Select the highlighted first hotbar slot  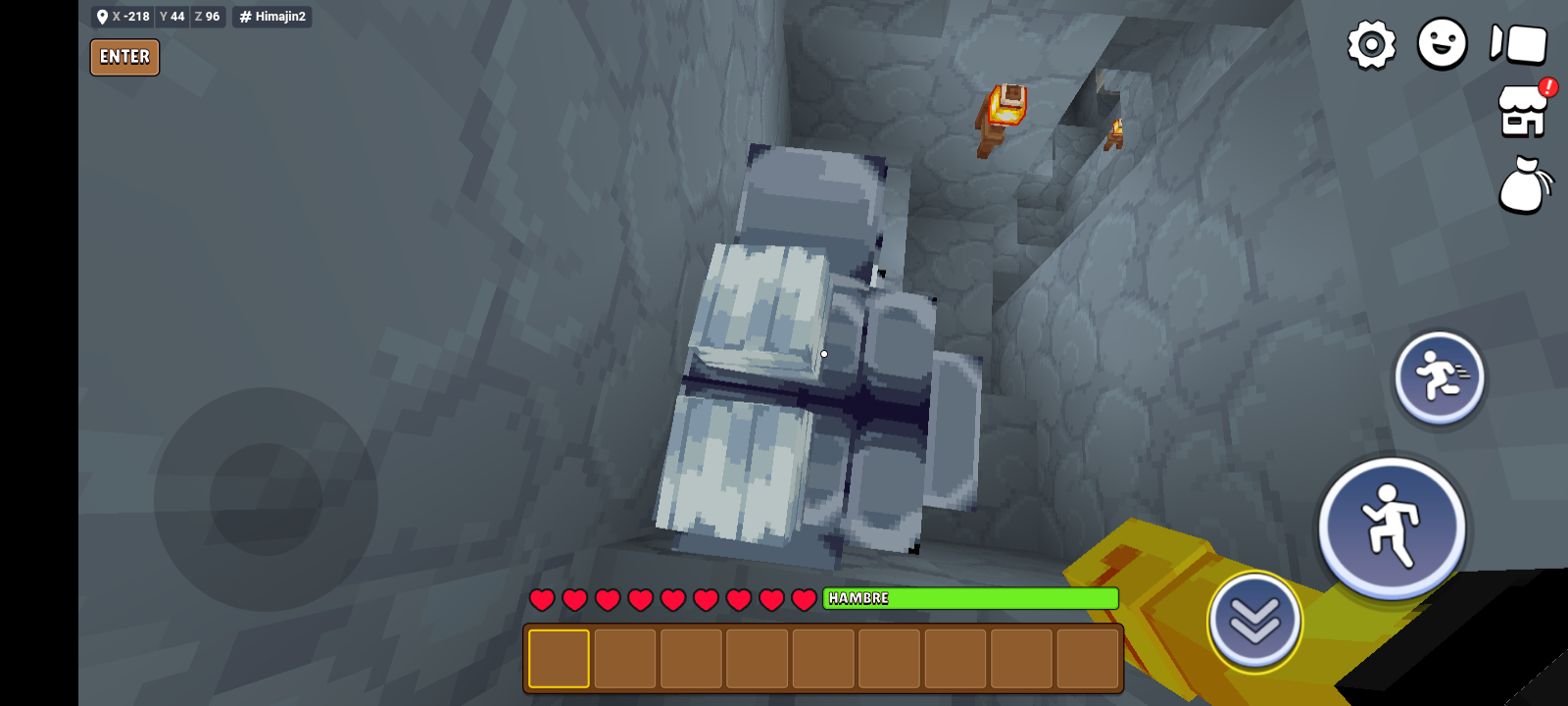tap(559, 659)
